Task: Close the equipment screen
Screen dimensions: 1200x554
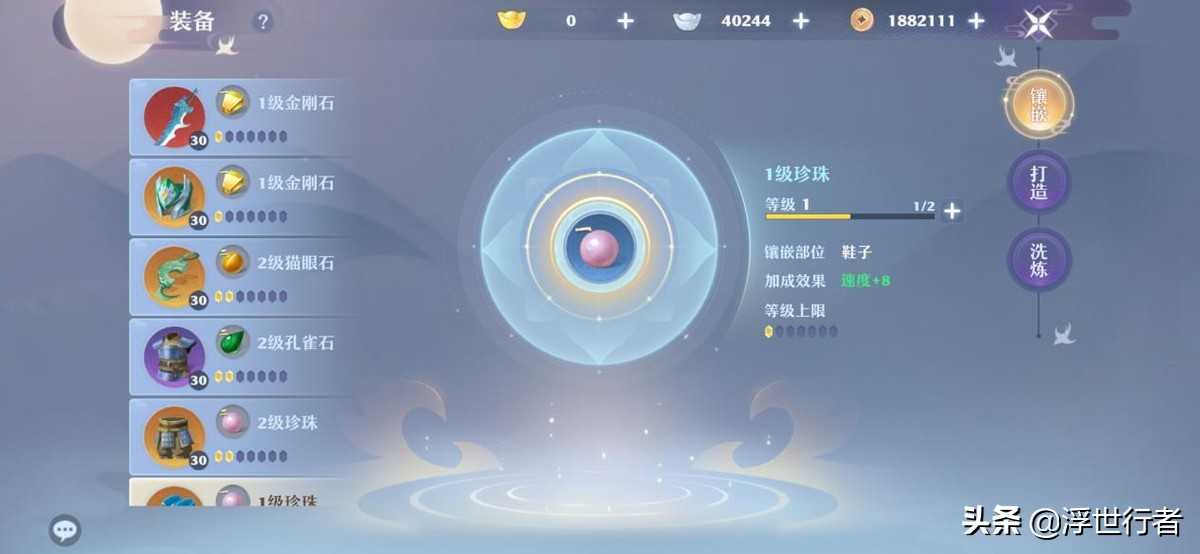Action: (1038, 22)
